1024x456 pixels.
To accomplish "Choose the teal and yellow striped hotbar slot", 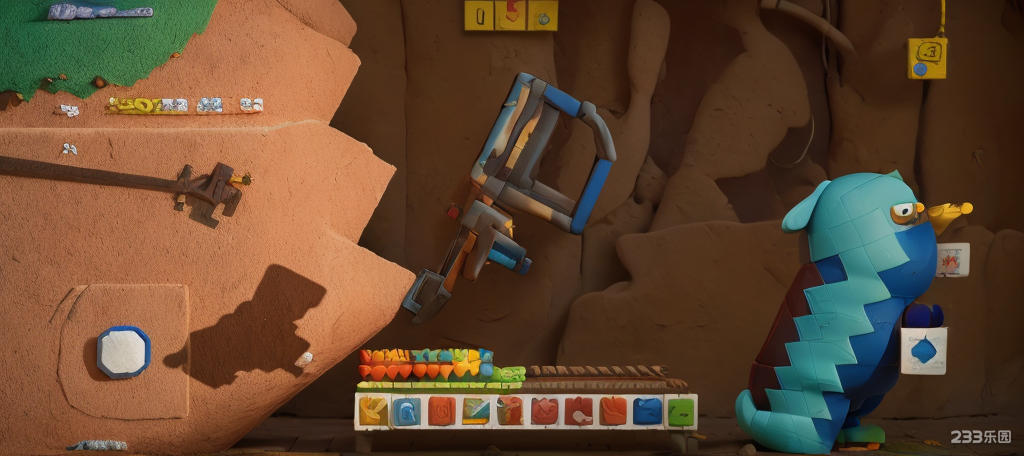I will coord(476,411).
